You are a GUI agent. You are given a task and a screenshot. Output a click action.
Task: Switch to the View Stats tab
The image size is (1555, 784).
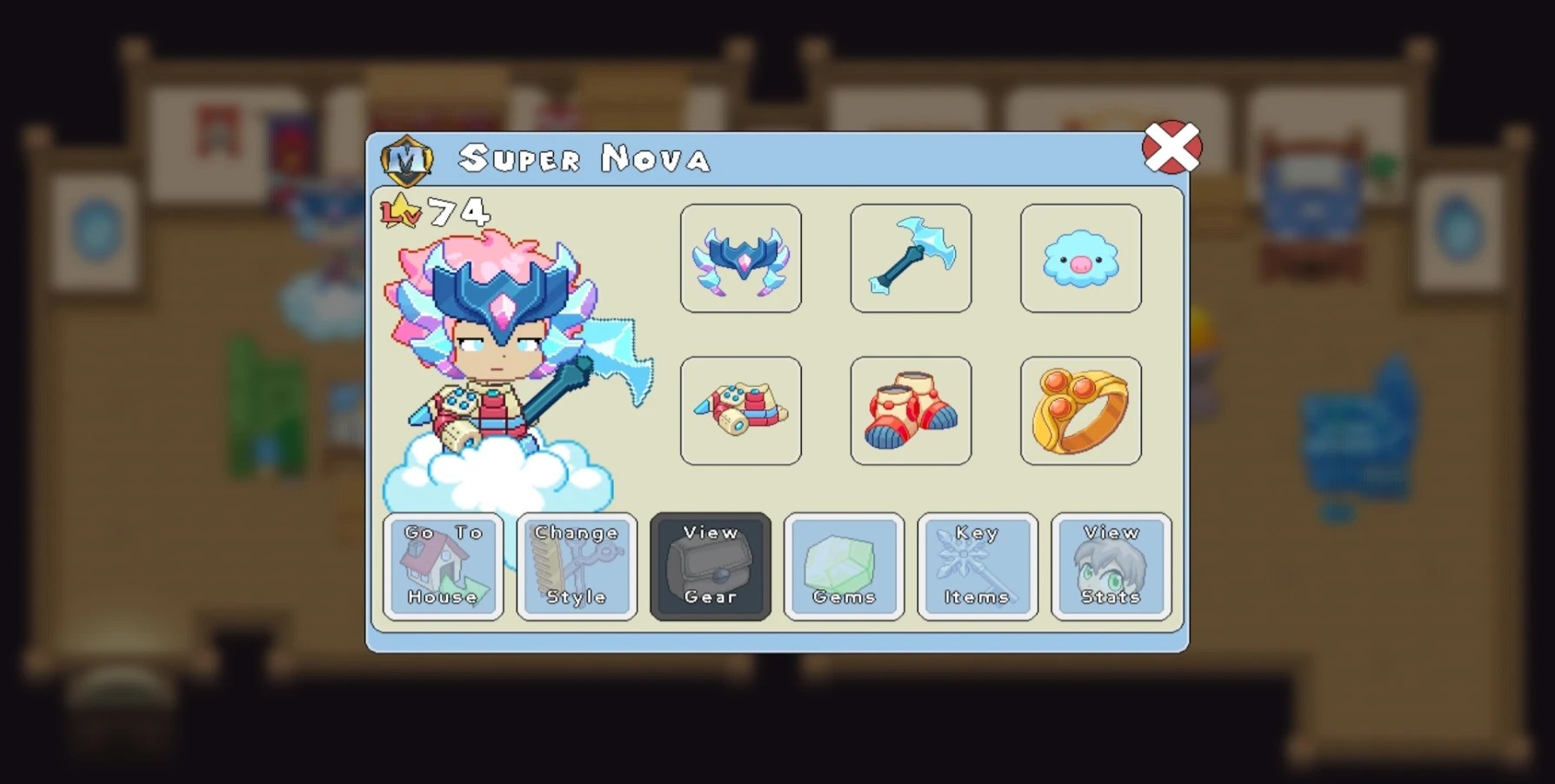(1111, 567)
